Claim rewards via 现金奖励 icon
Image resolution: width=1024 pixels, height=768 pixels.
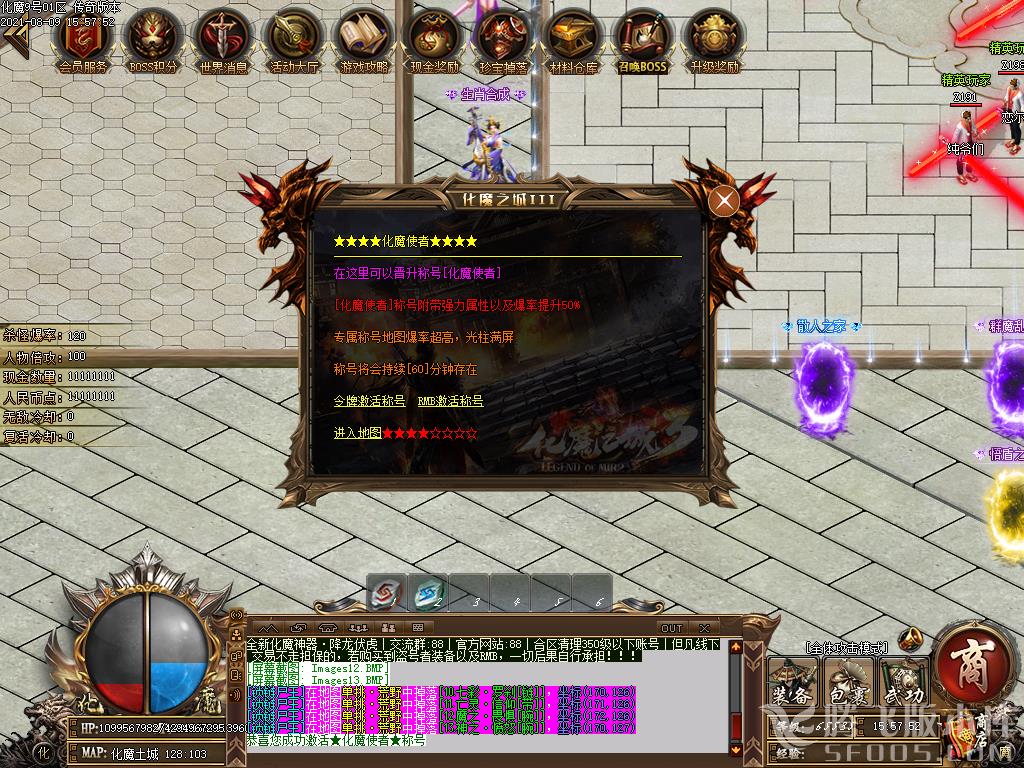coord(434,37)
